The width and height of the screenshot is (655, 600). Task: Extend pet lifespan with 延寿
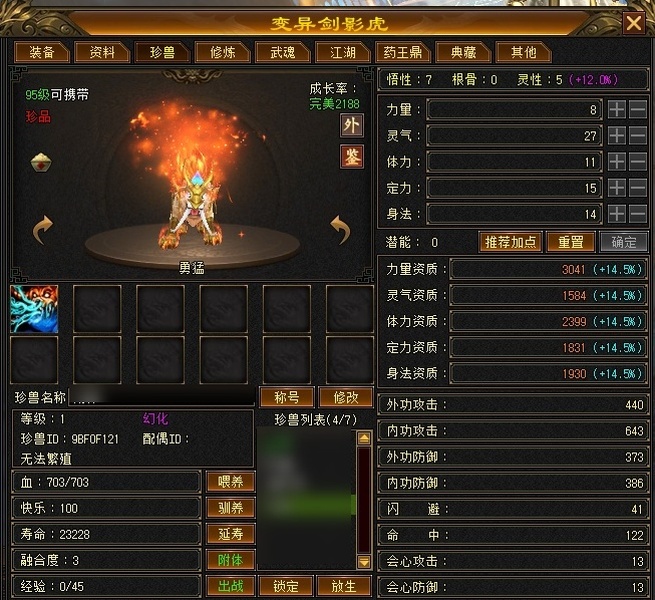(230, 534)
